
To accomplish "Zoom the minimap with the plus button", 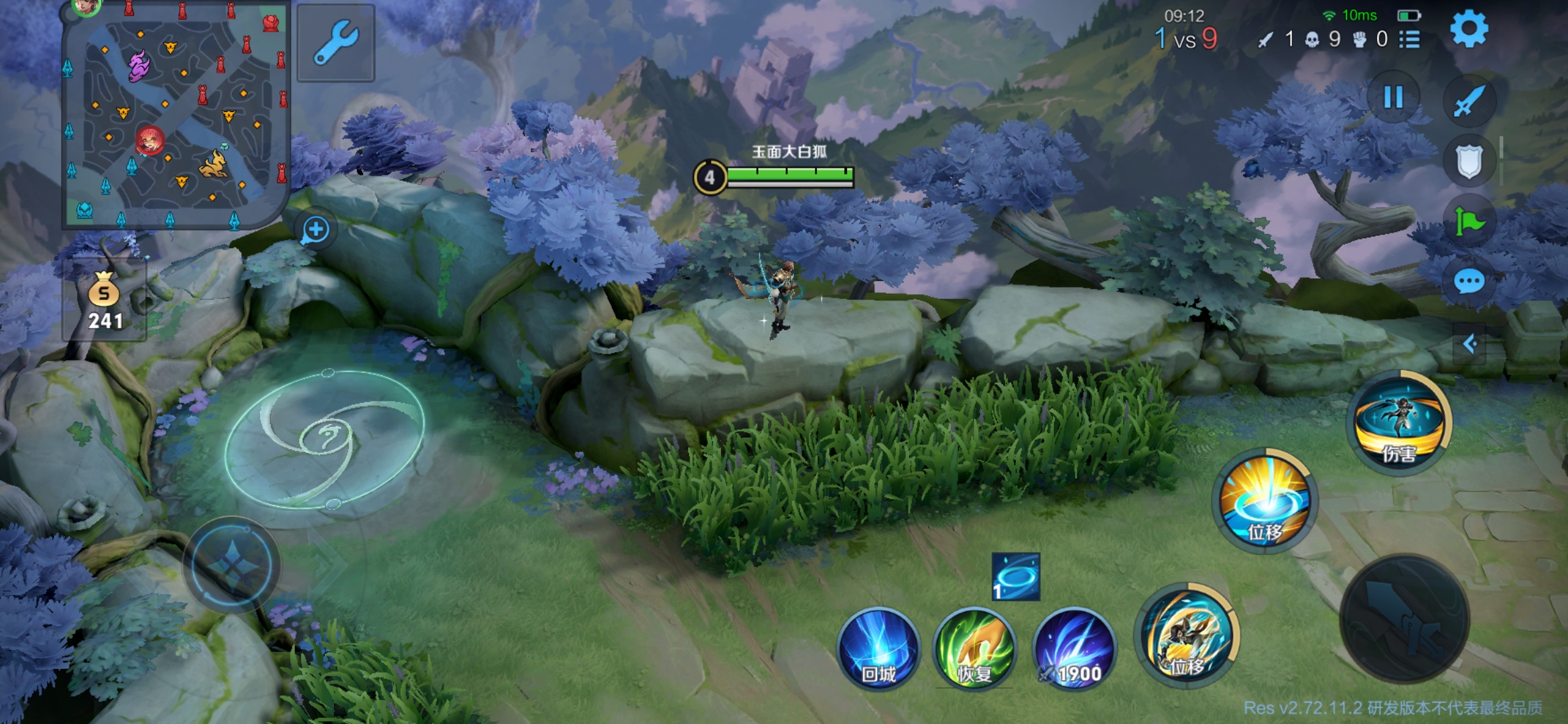I will tap(316, 230).
